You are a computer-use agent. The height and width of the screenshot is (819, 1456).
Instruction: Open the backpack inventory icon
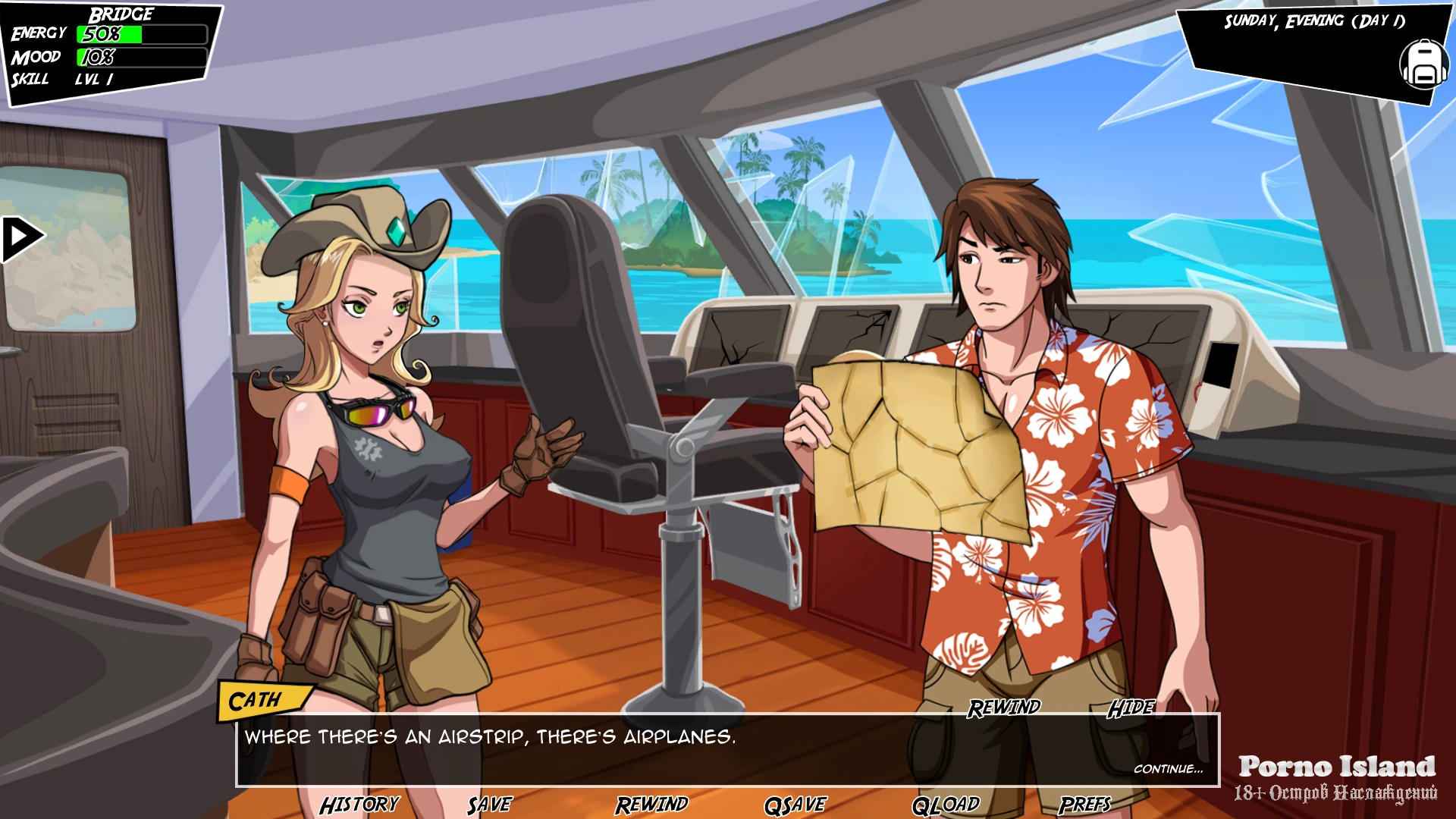pos(1423,64)
